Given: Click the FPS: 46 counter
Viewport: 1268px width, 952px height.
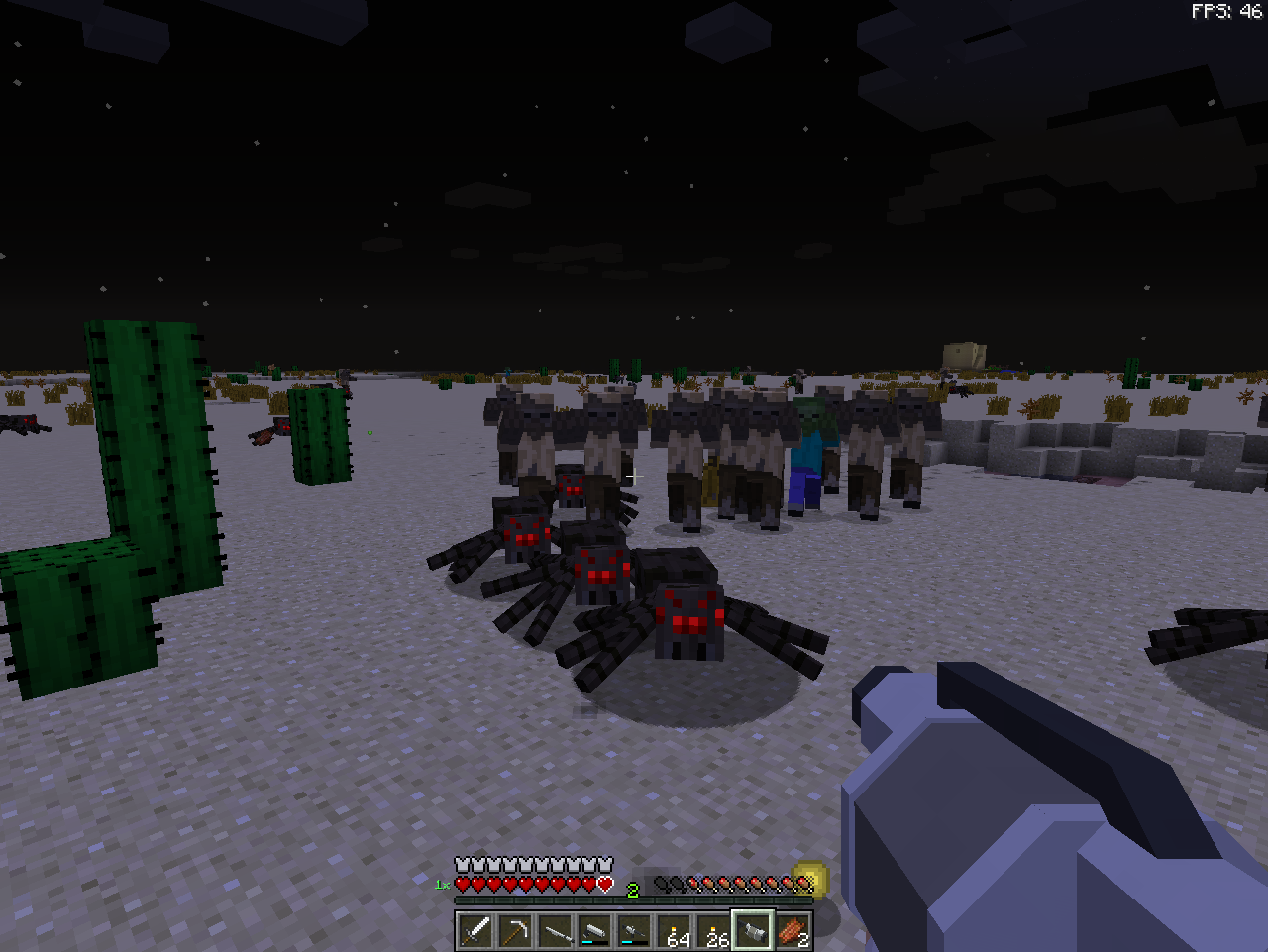Looking at the screenshot, I should (x=1227, y=11).
